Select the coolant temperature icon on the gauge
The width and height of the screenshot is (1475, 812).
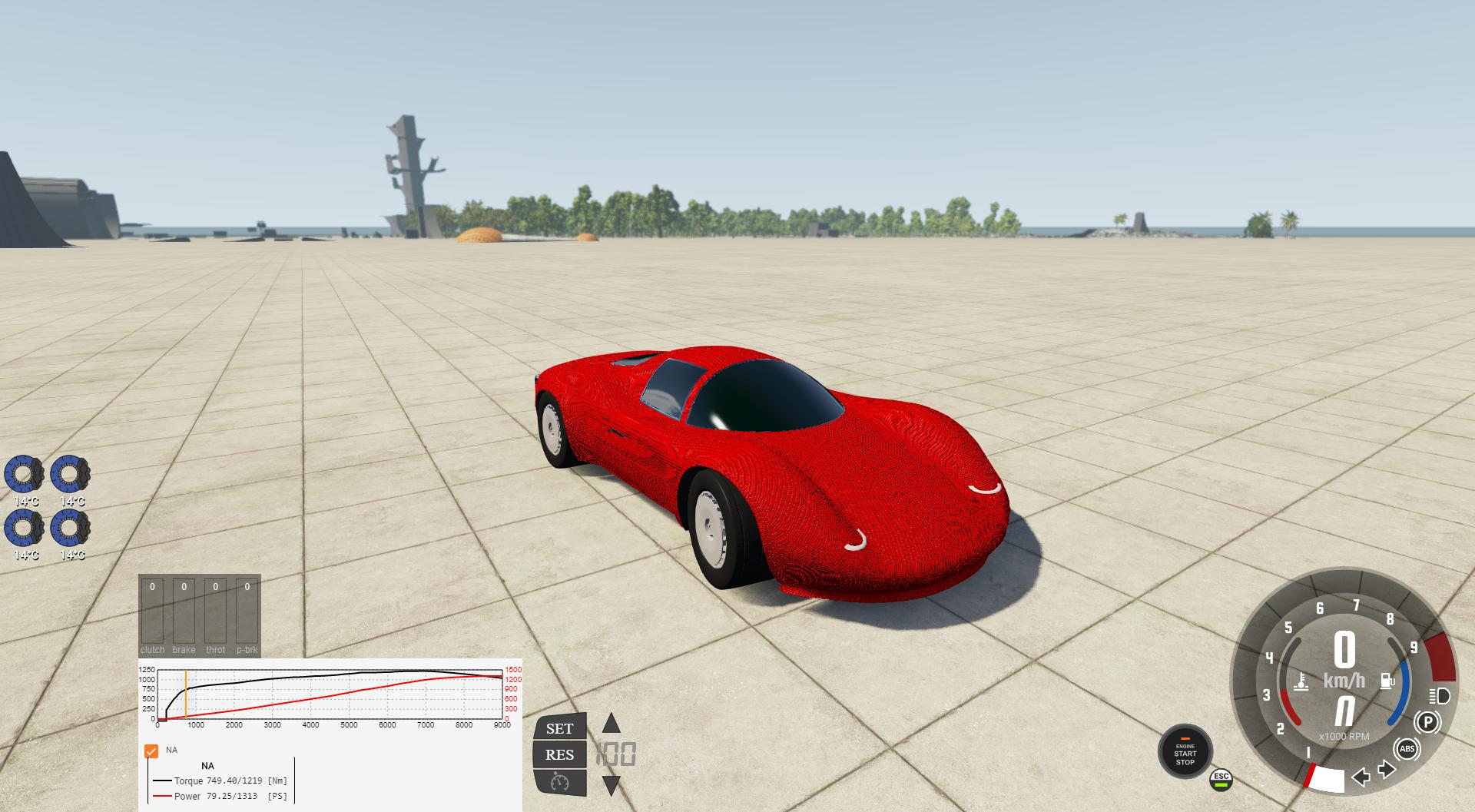(x=1301, y=682)
